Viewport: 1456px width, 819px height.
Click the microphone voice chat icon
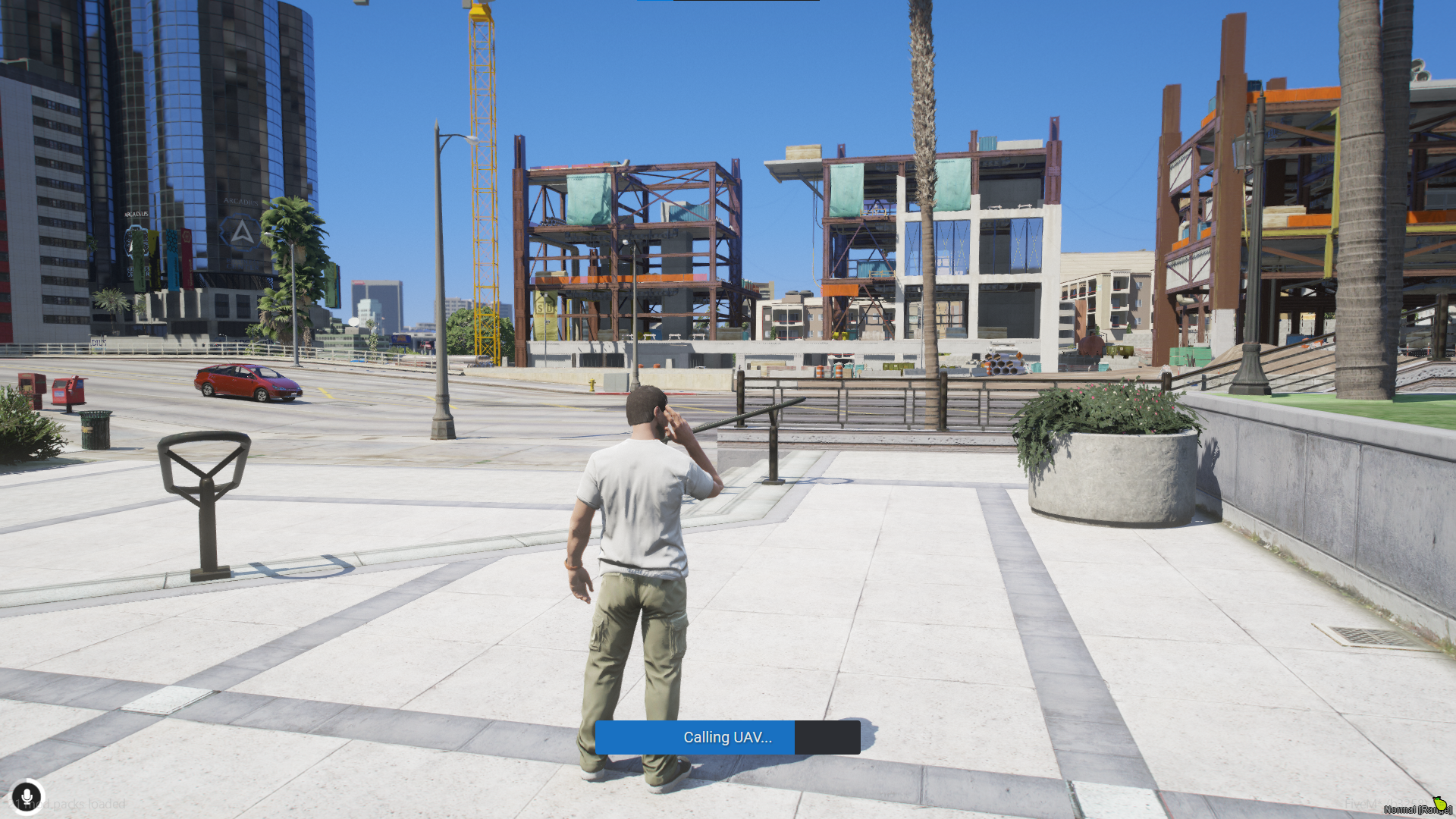tap(27, 797)
